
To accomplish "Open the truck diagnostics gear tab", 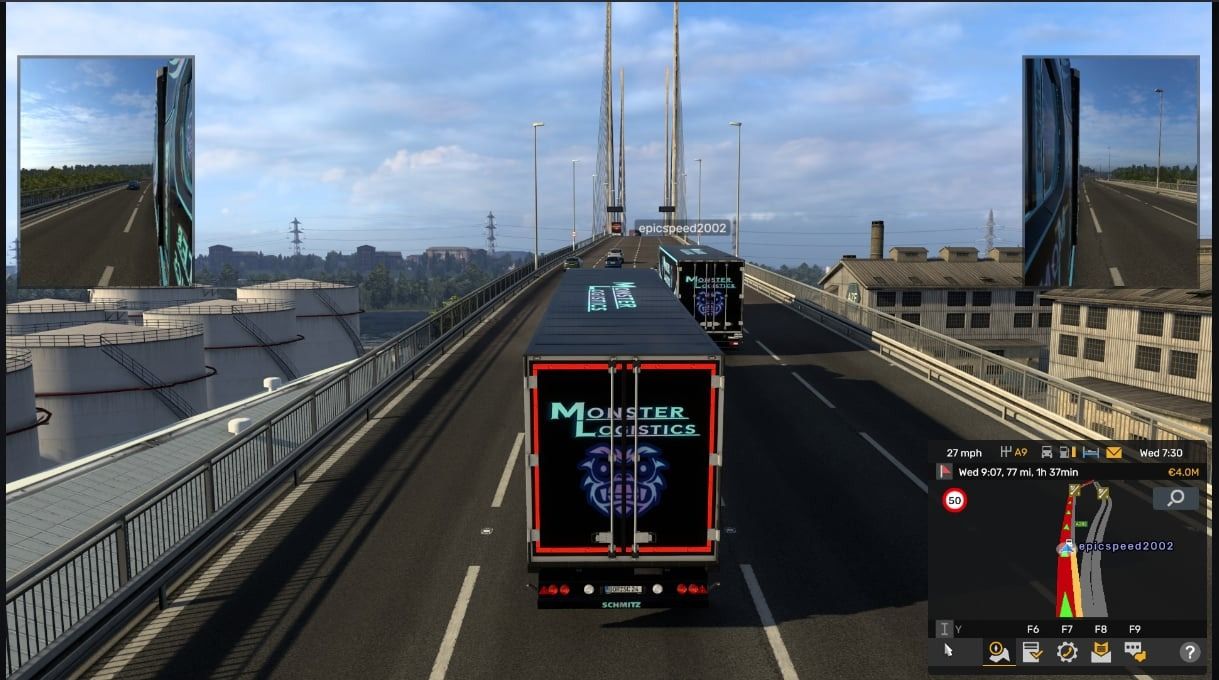I will (1067, 652).
